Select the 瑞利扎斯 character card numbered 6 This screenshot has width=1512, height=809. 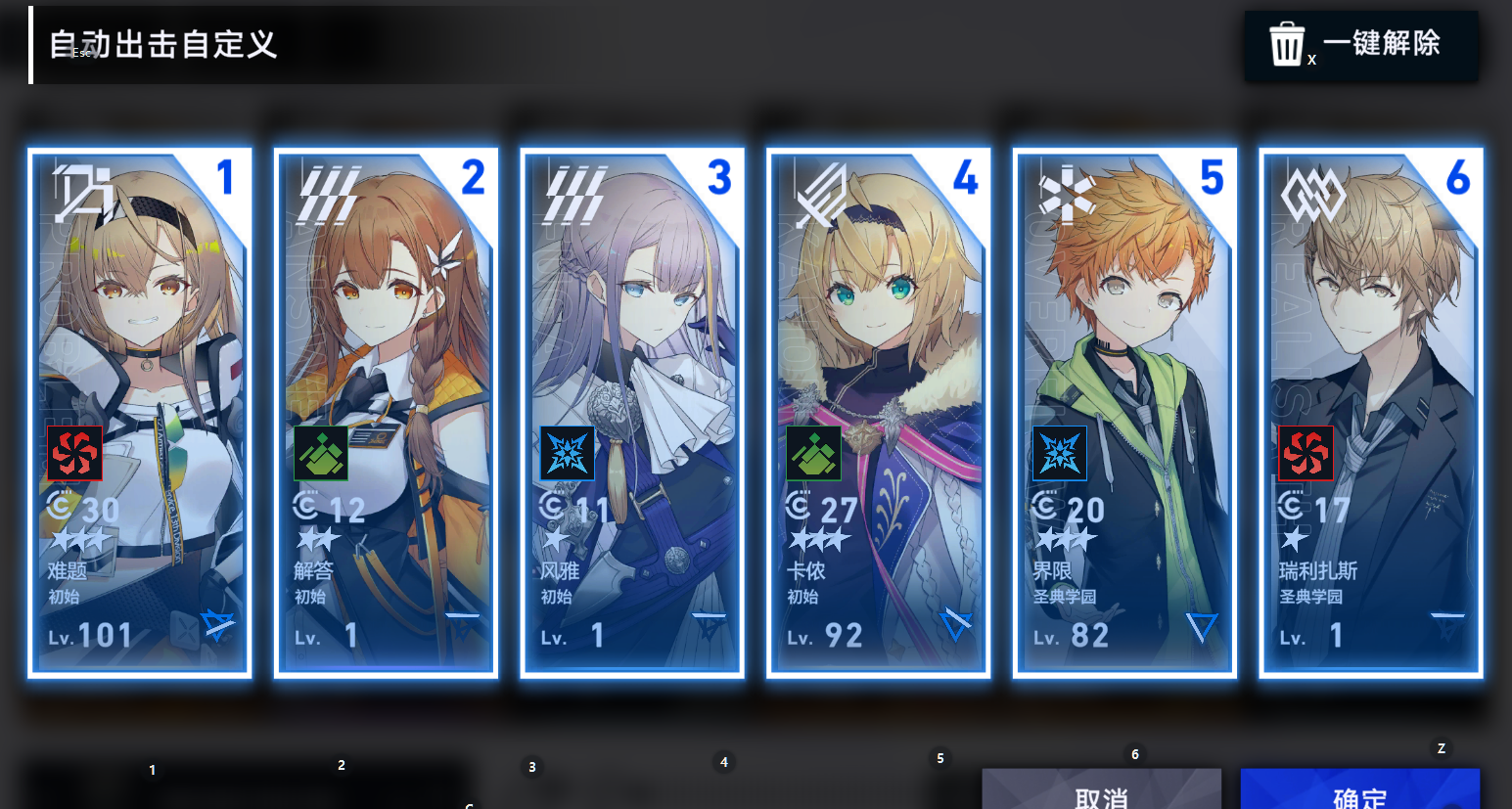click(x=1371, y=412)
